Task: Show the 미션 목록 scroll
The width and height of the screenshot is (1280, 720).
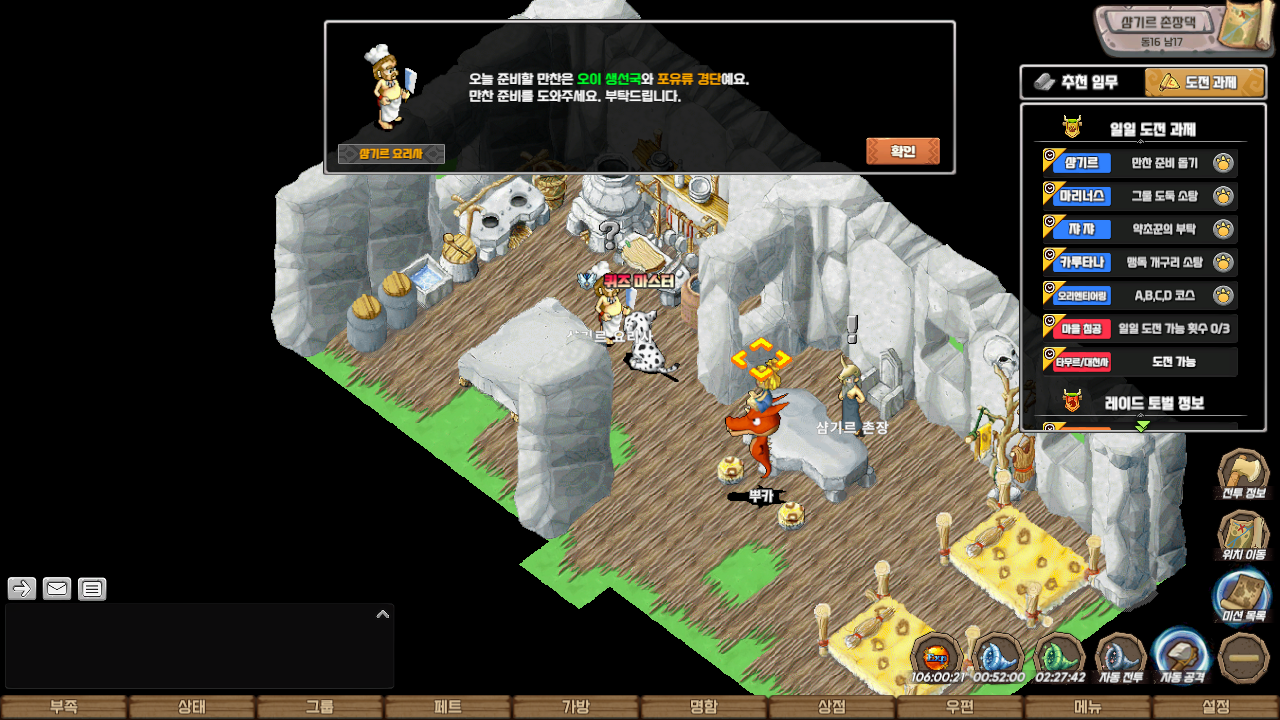Action: tap(1243, 596)
